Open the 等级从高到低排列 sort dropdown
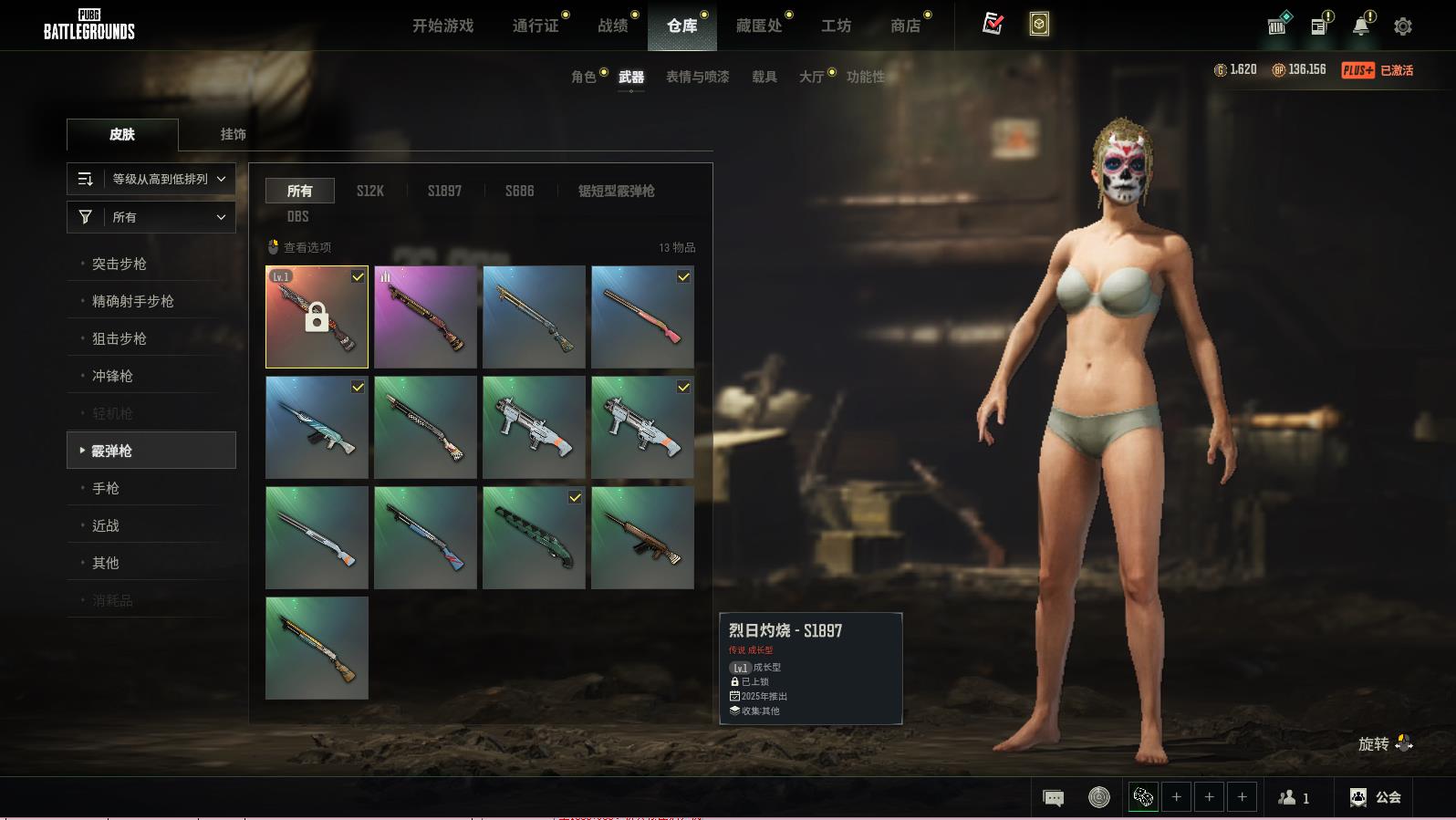 [151, 179]
